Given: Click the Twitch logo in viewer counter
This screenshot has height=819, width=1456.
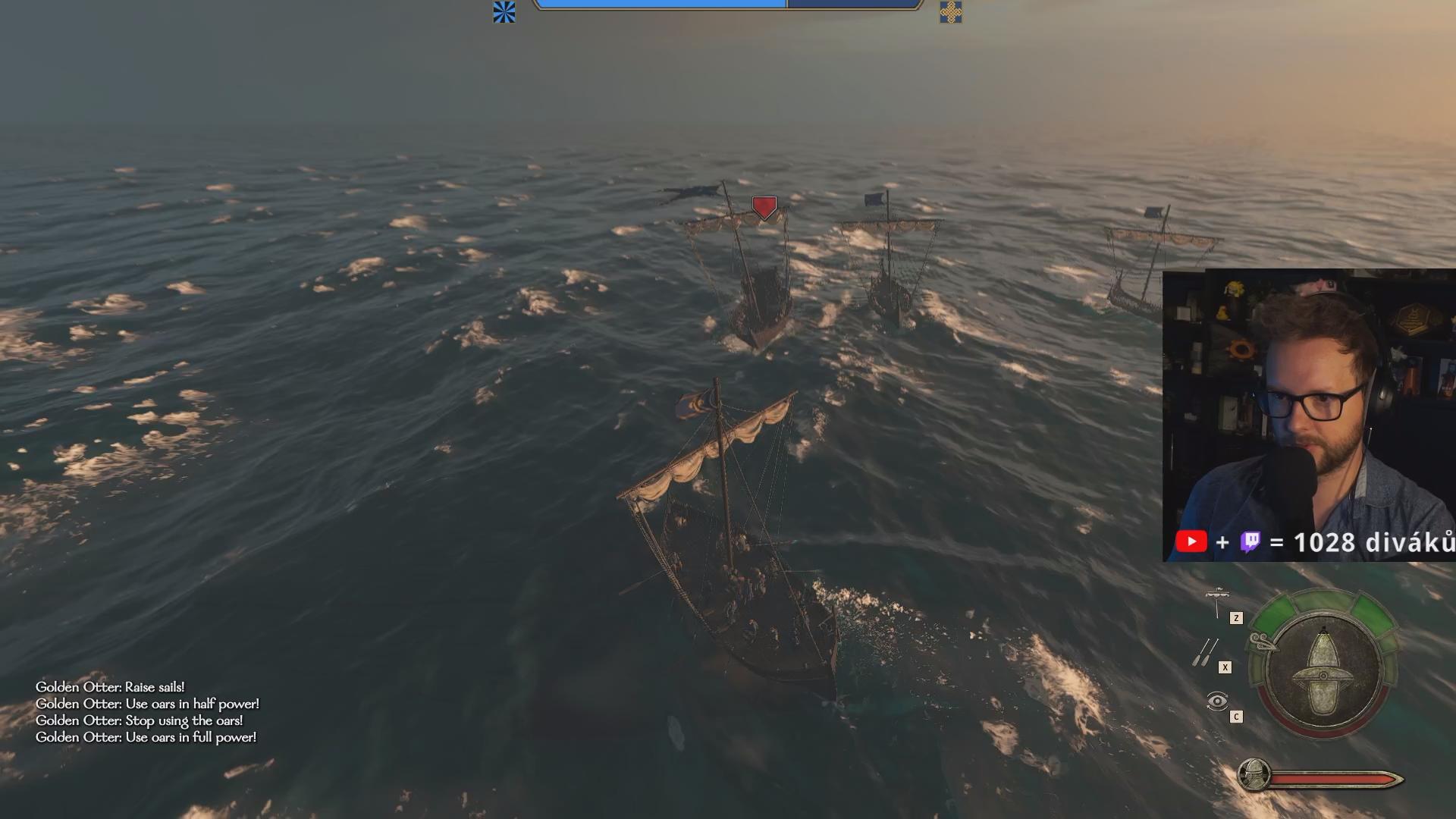Looking at the screenshot, I should [x=1250, y=541].
